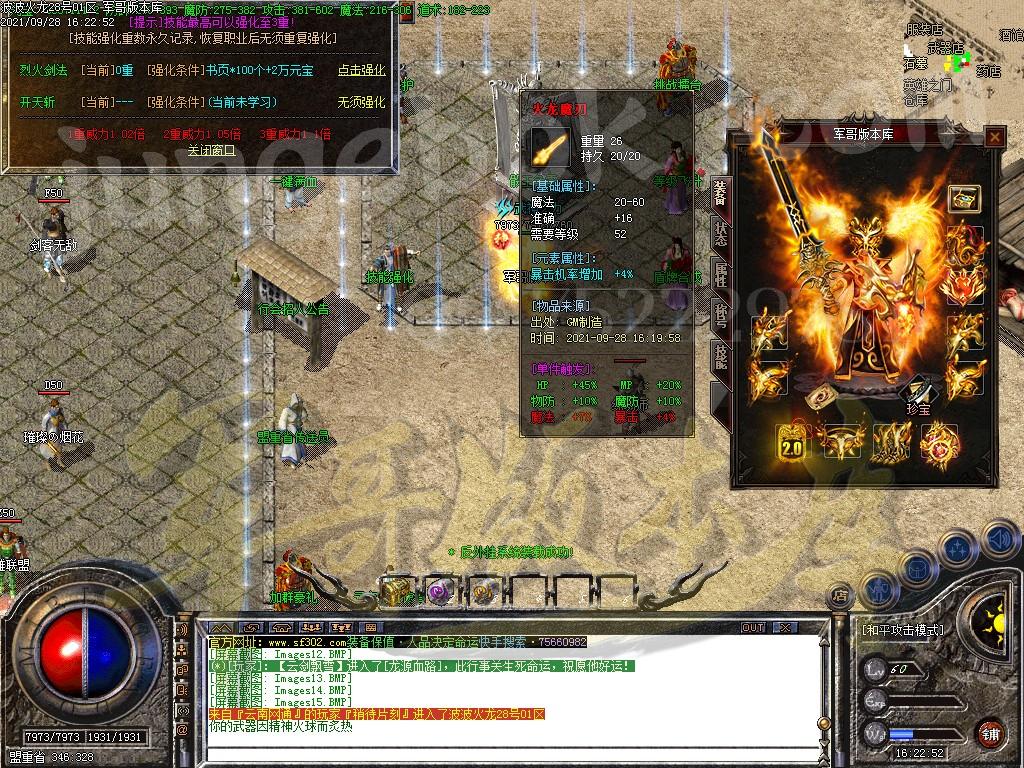Show the 技能 skills tab

pyautogui.click(x=720, y=356)
